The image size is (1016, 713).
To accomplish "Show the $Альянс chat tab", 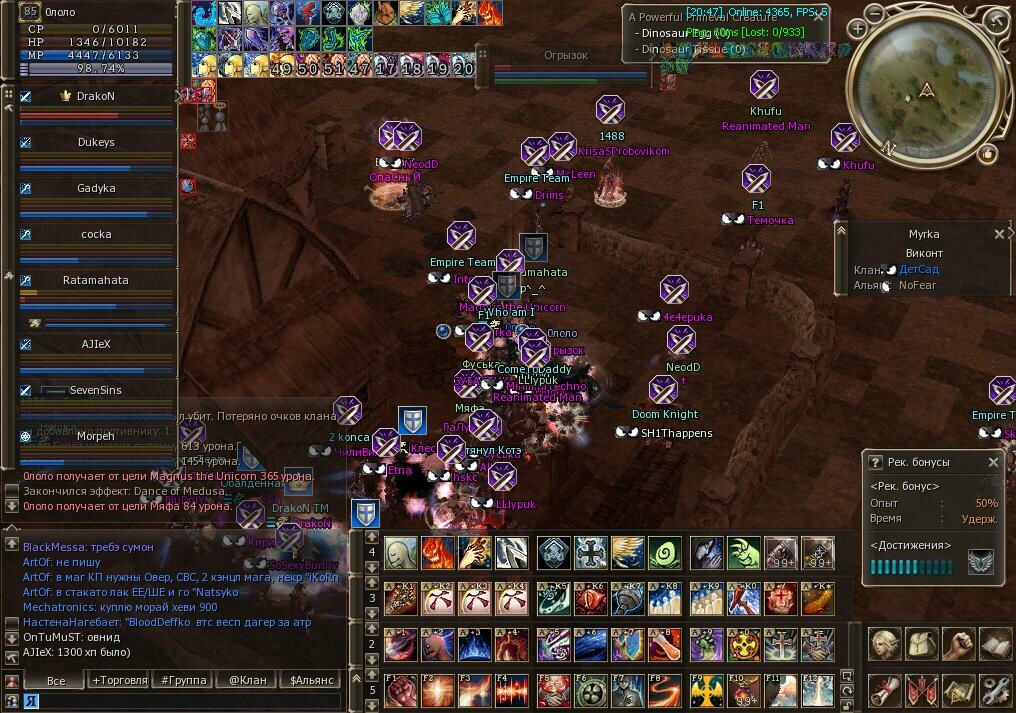I will [x=310, y=680].
